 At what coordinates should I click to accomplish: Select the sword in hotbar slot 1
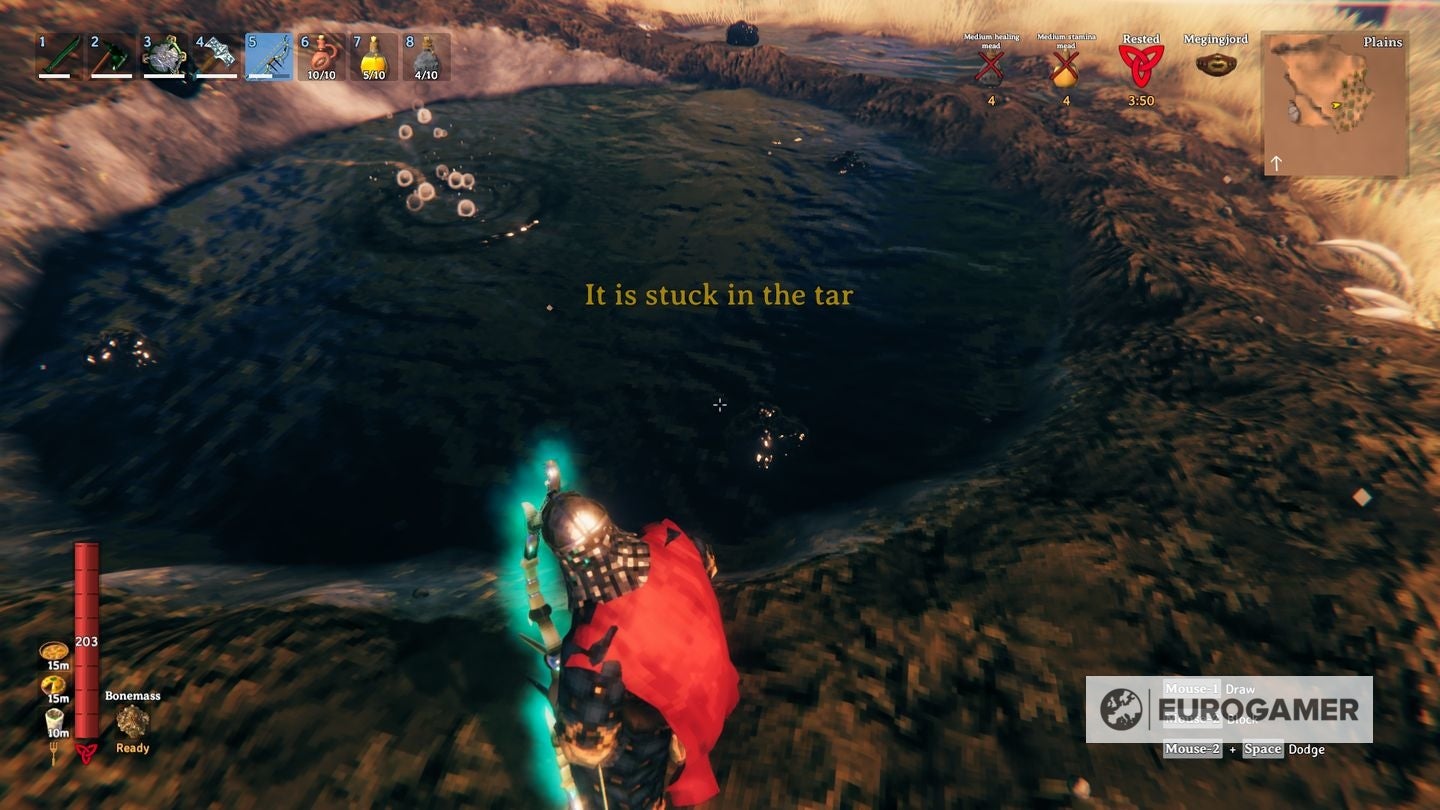[55, 57]
